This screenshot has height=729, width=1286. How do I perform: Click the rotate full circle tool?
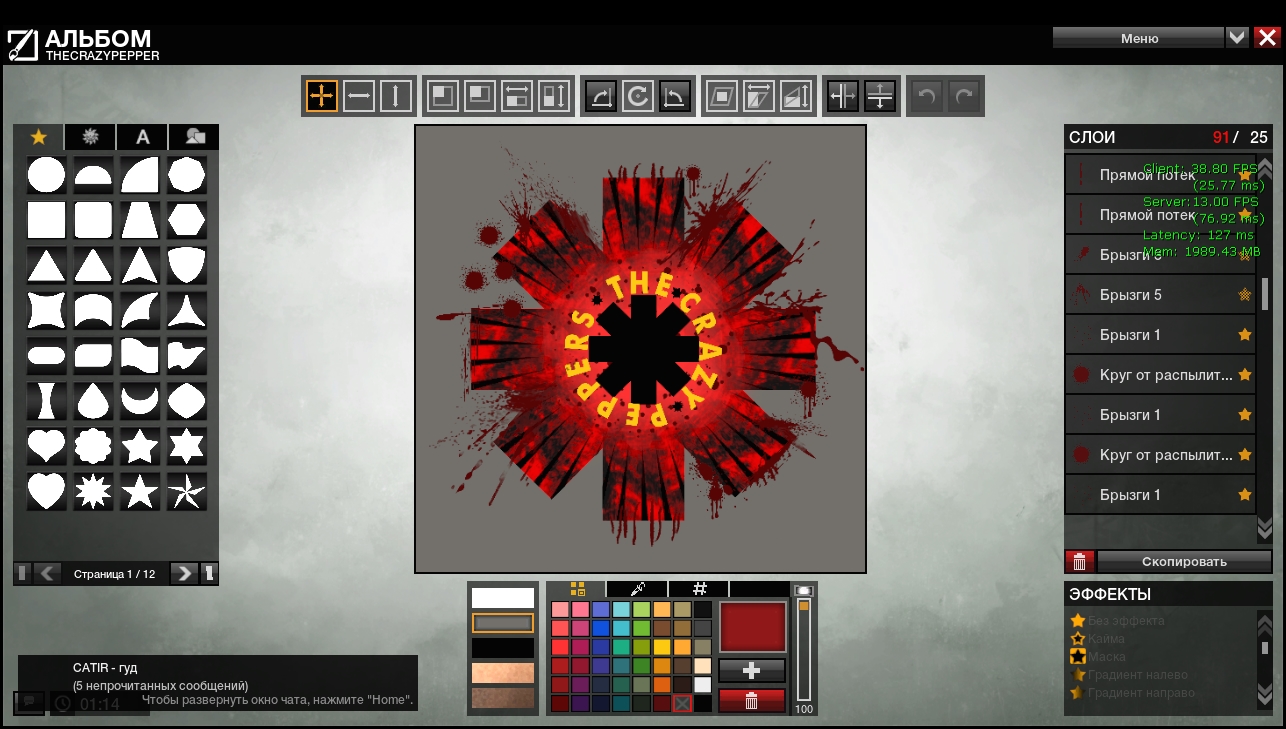tap(637, 96)
